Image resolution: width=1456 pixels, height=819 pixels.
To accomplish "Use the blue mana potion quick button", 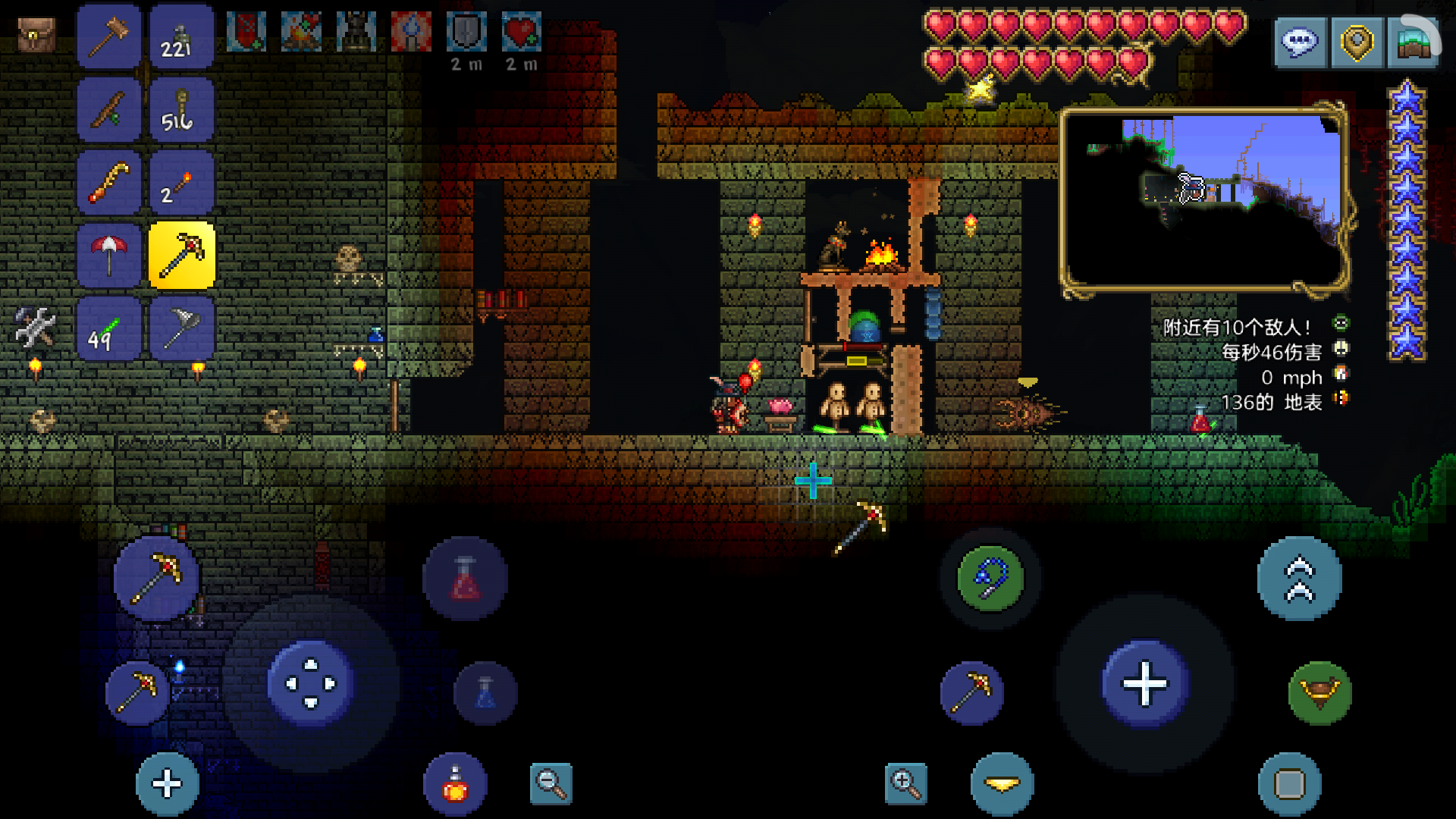I will tap(485, 692).
